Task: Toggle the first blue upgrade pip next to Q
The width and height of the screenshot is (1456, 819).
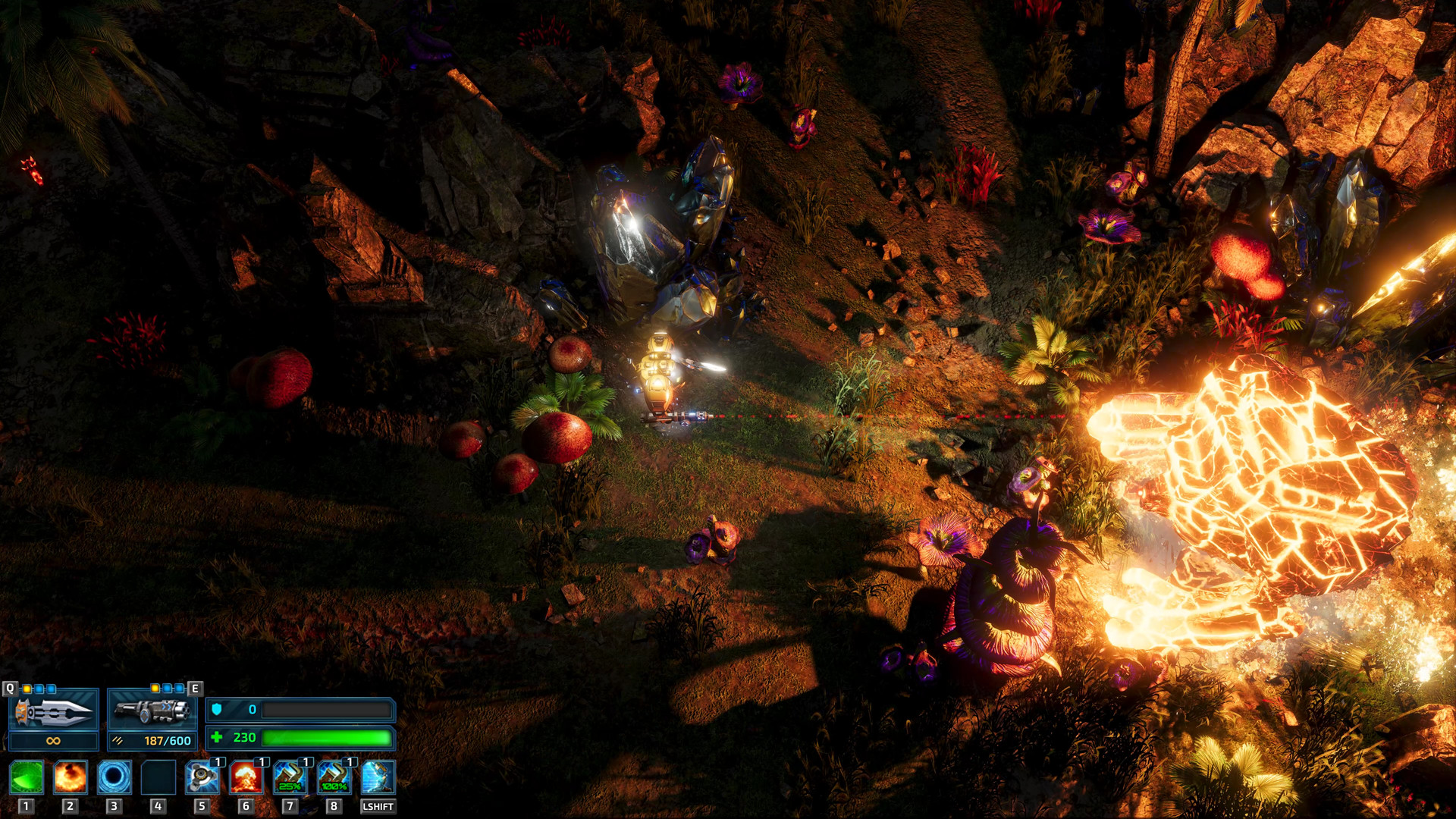Action: [x=39, y=689]
